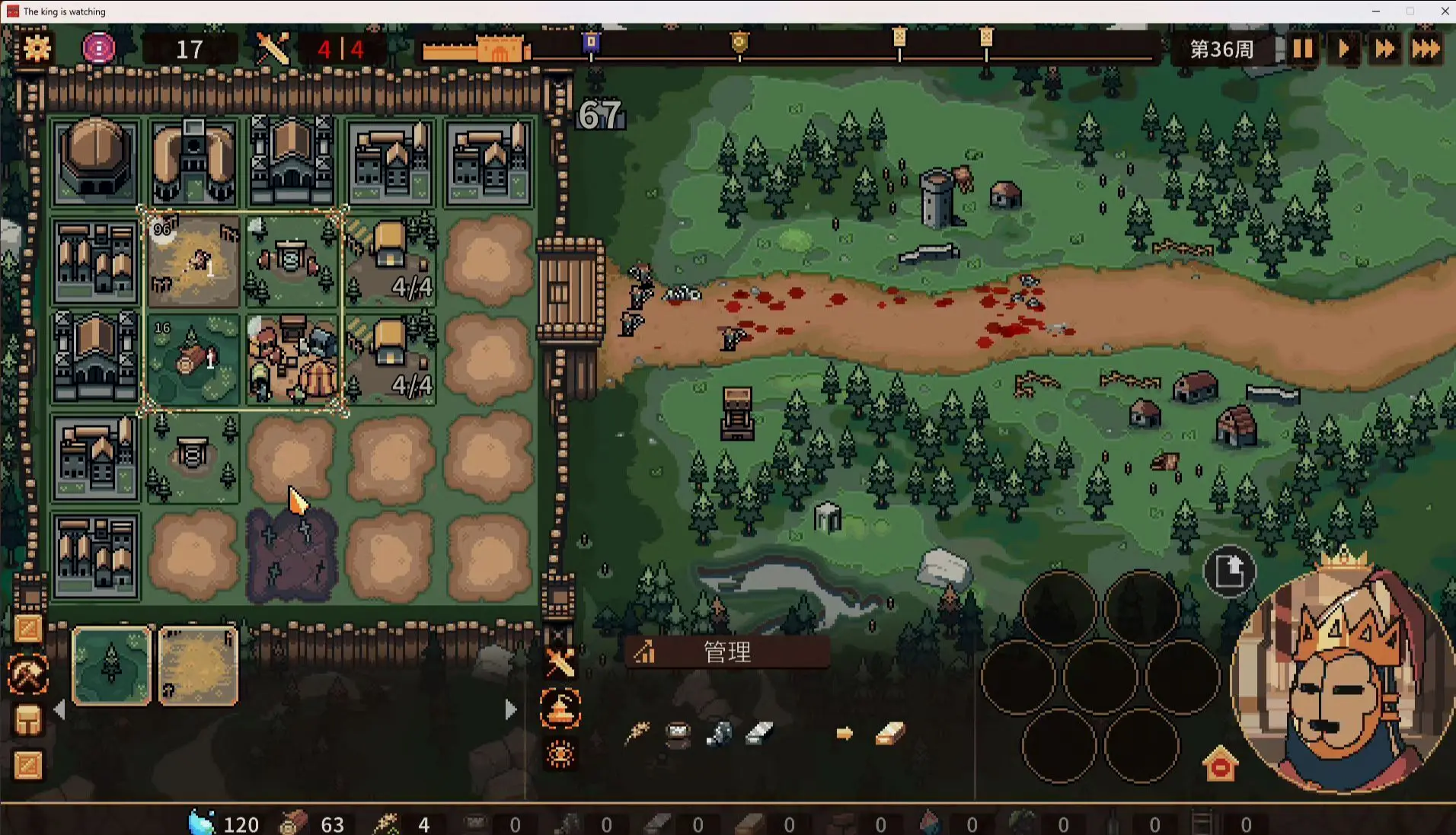Click the wheat farm tile with 96
This screenshot has height=835, width=1456.
point(193,261)
